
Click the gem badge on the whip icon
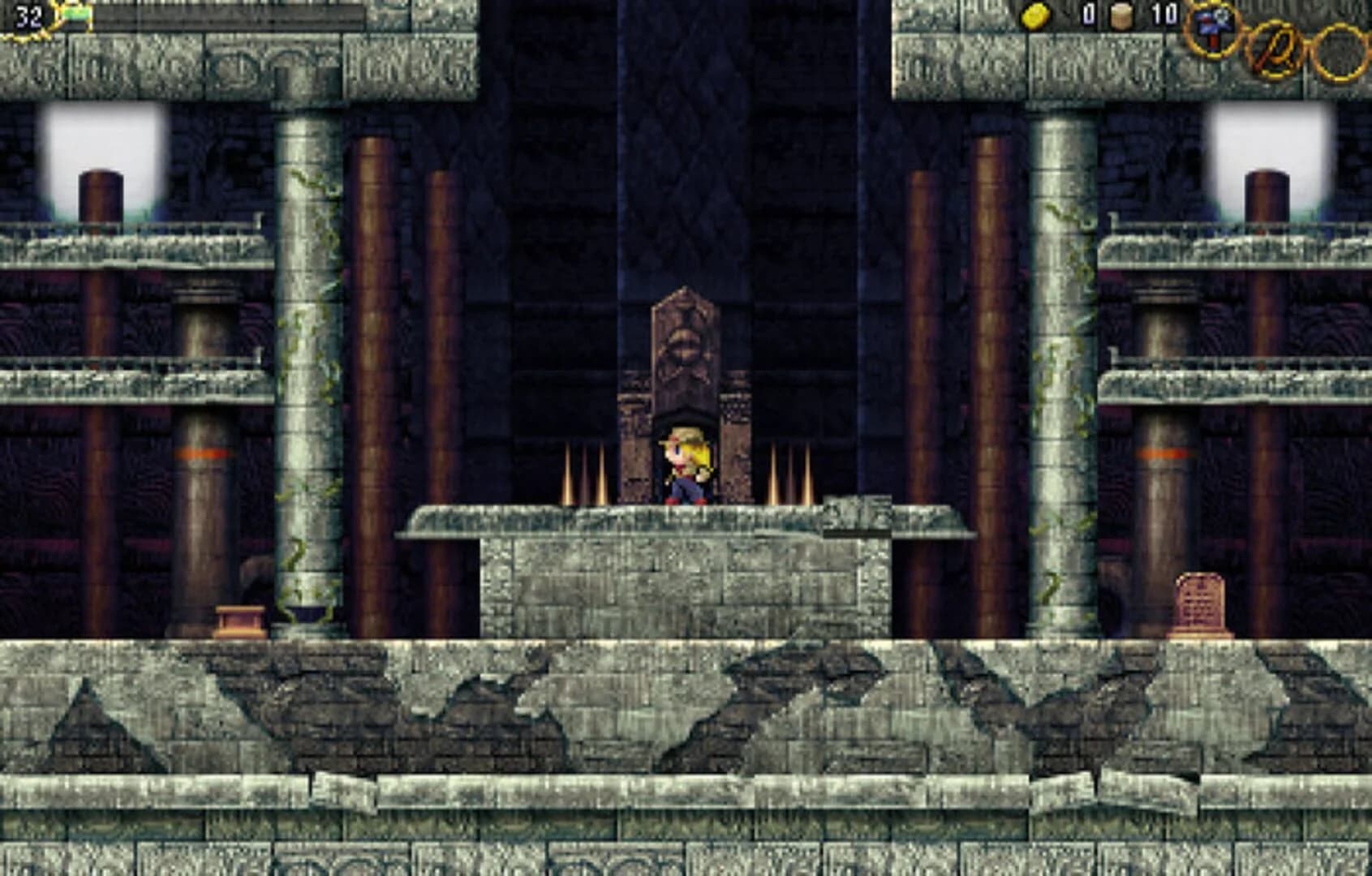pos(1224,18)
